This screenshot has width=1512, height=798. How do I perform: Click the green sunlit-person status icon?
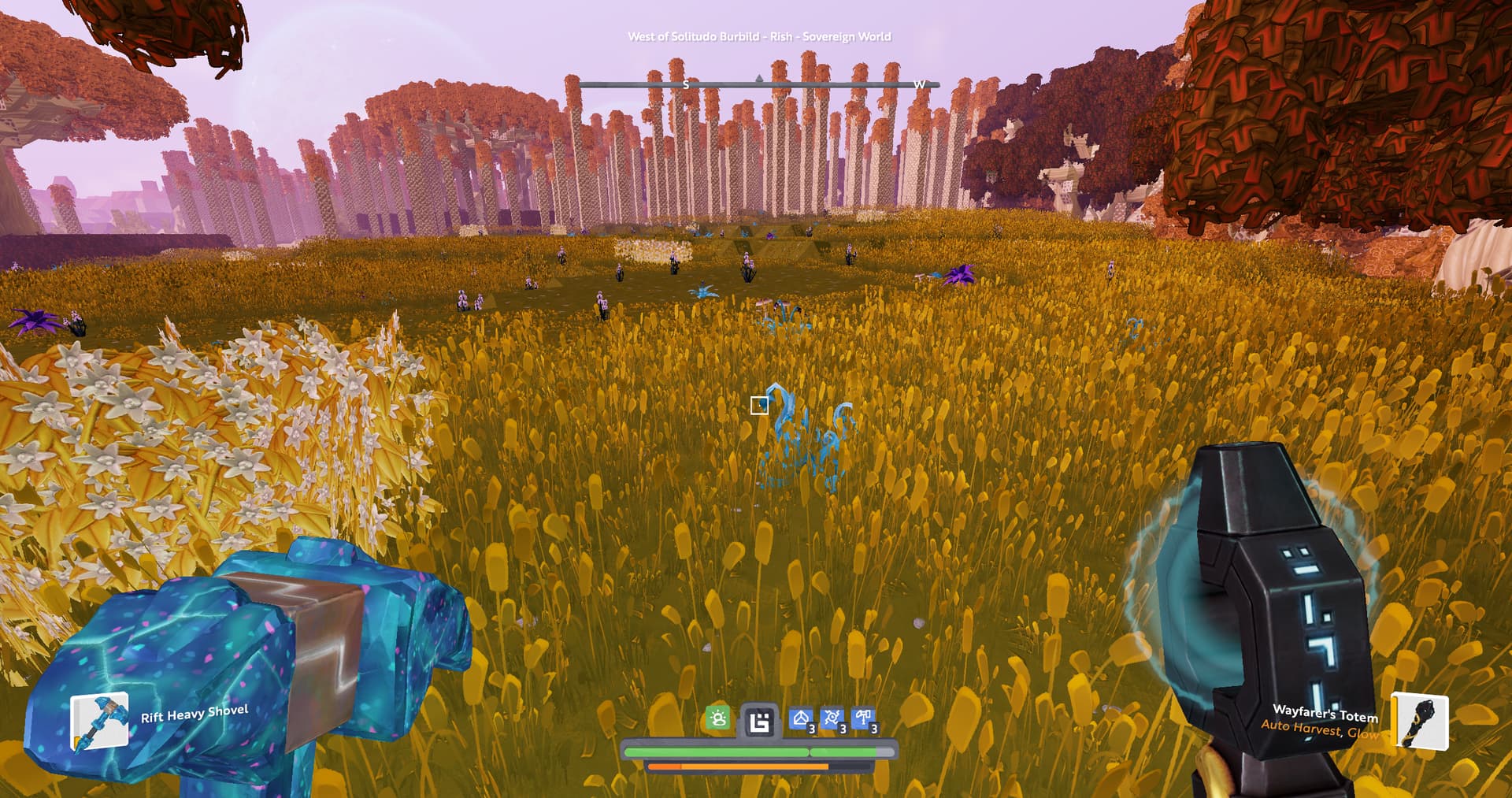point(717,718)
